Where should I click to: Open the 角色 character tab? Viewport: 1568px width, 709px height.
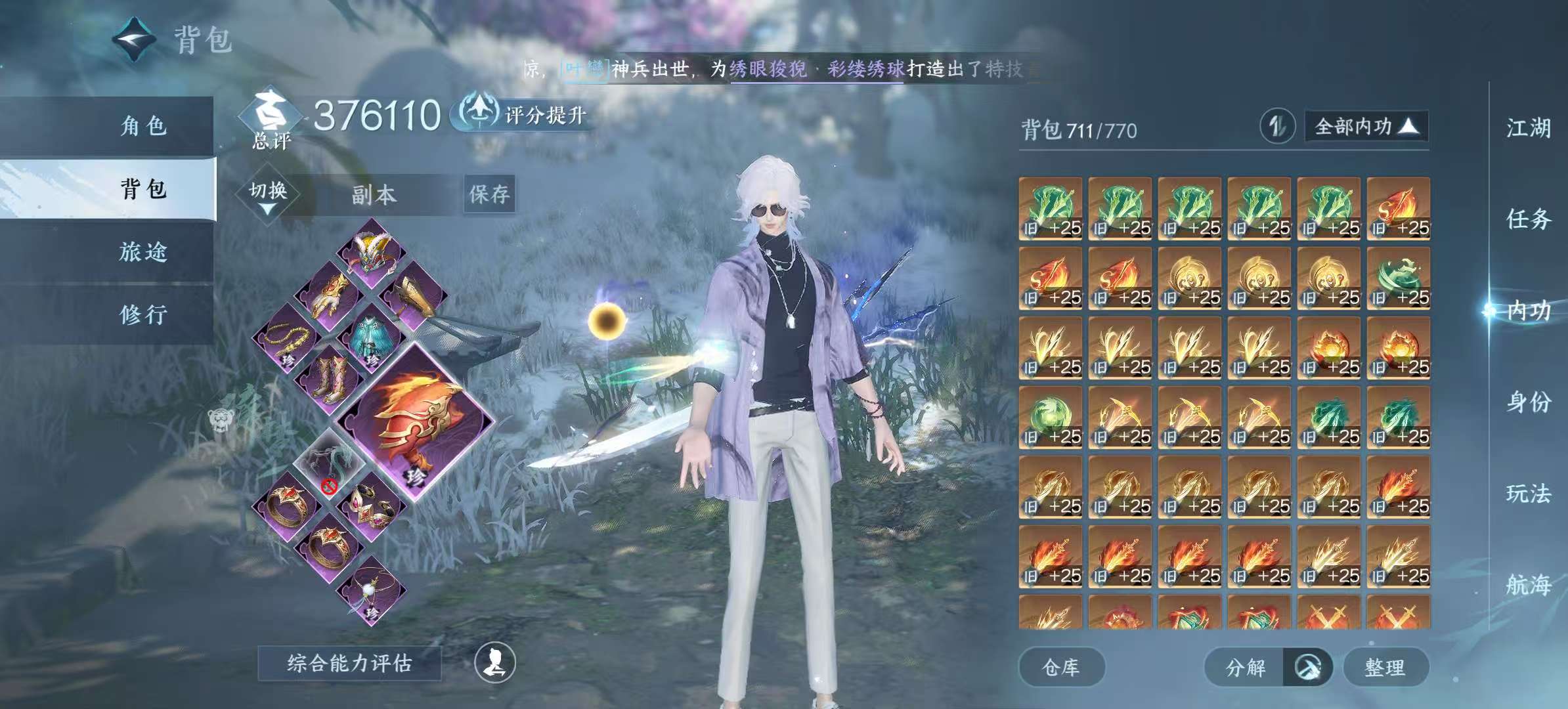[143, 126]
